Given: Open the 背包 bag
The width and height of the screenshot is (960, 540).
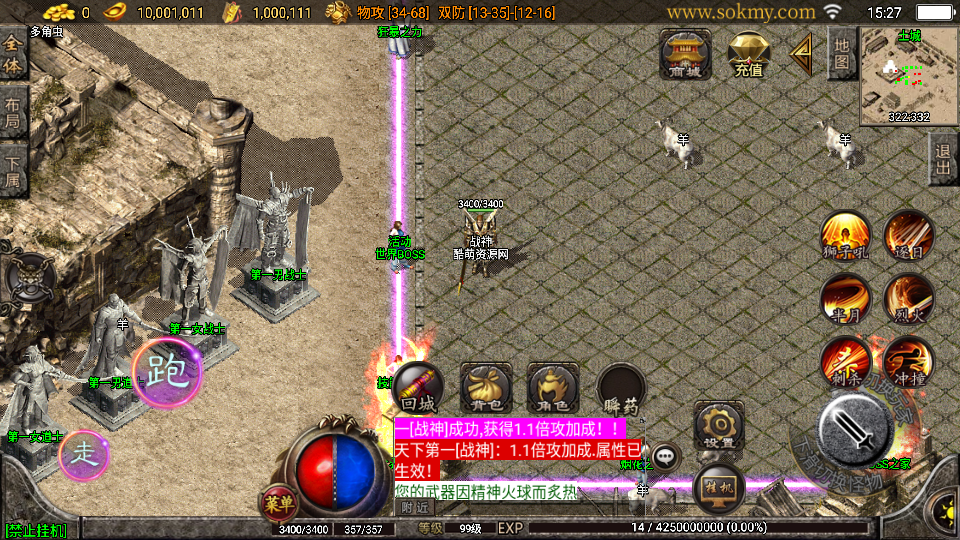Looking at the screenshot, I should click(x=486, y=388).
